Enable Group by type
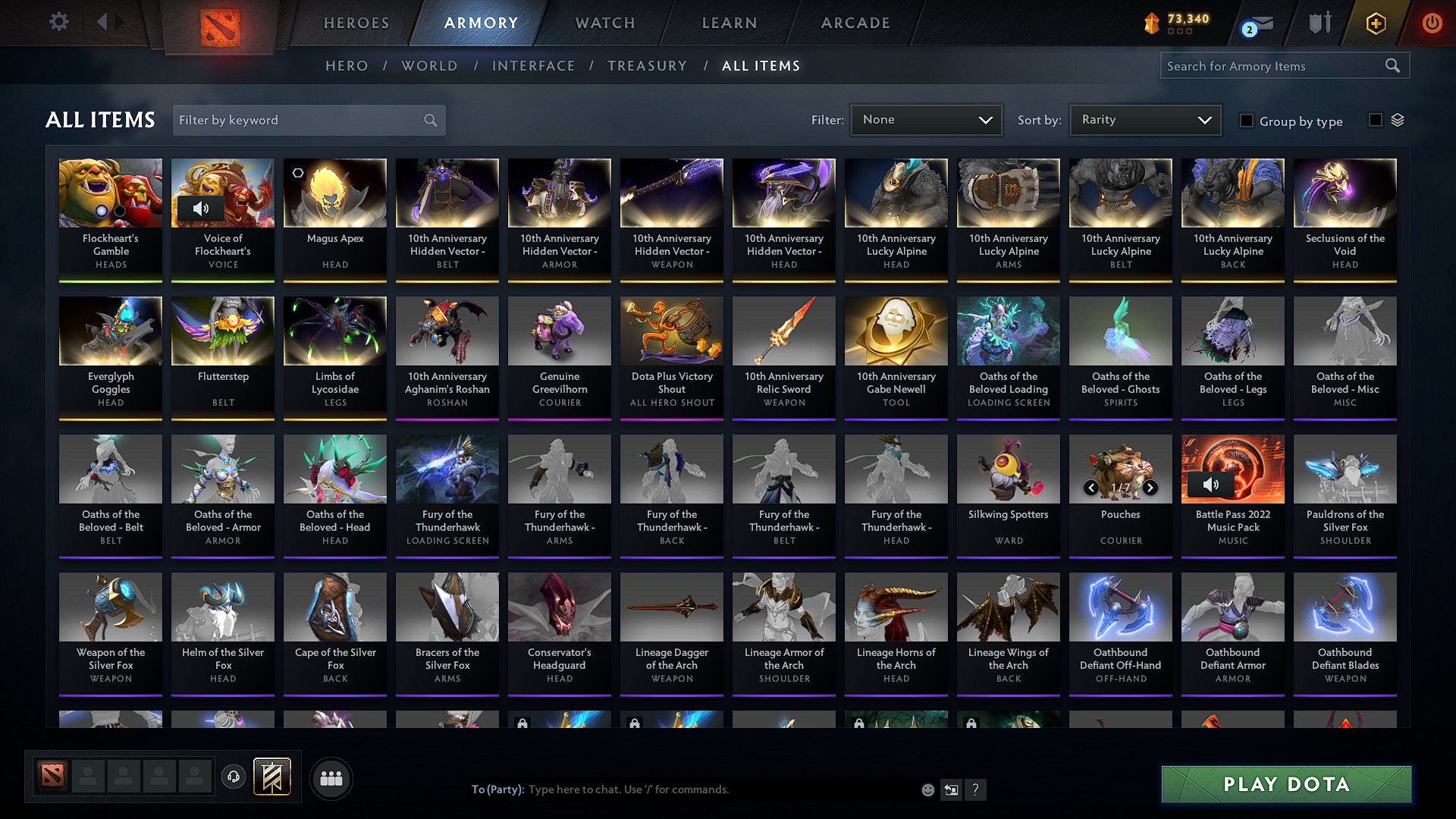Screen dimensions: 1456x819 point(1246,121)
